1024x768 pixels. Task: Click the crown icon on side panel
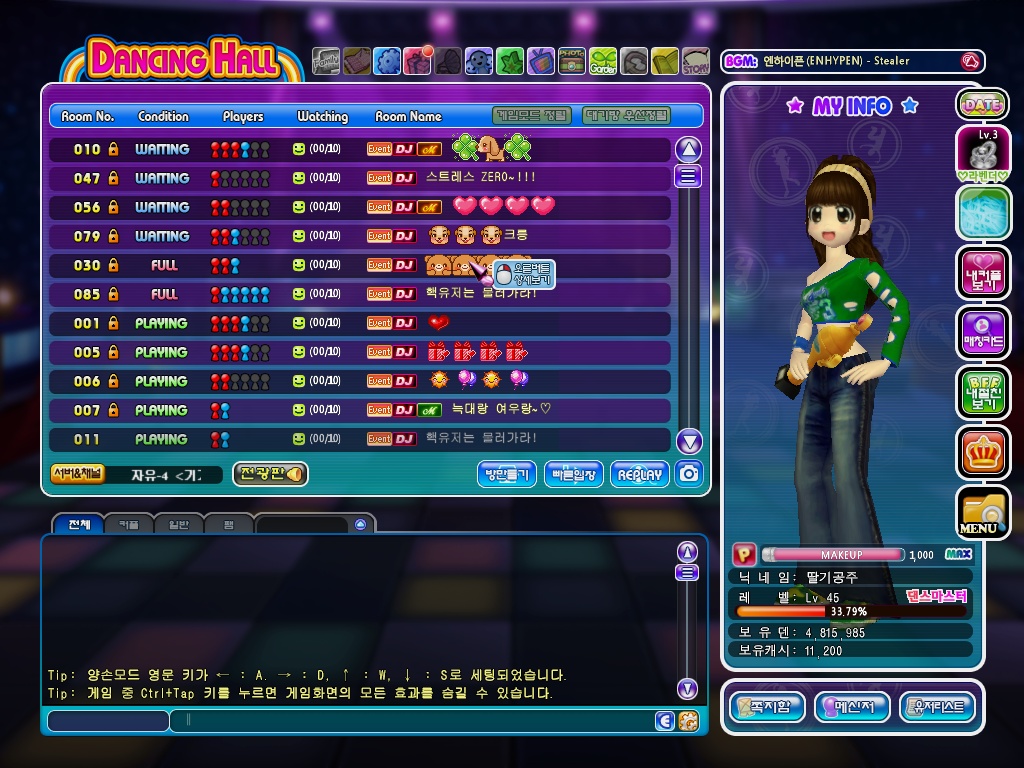981,452
